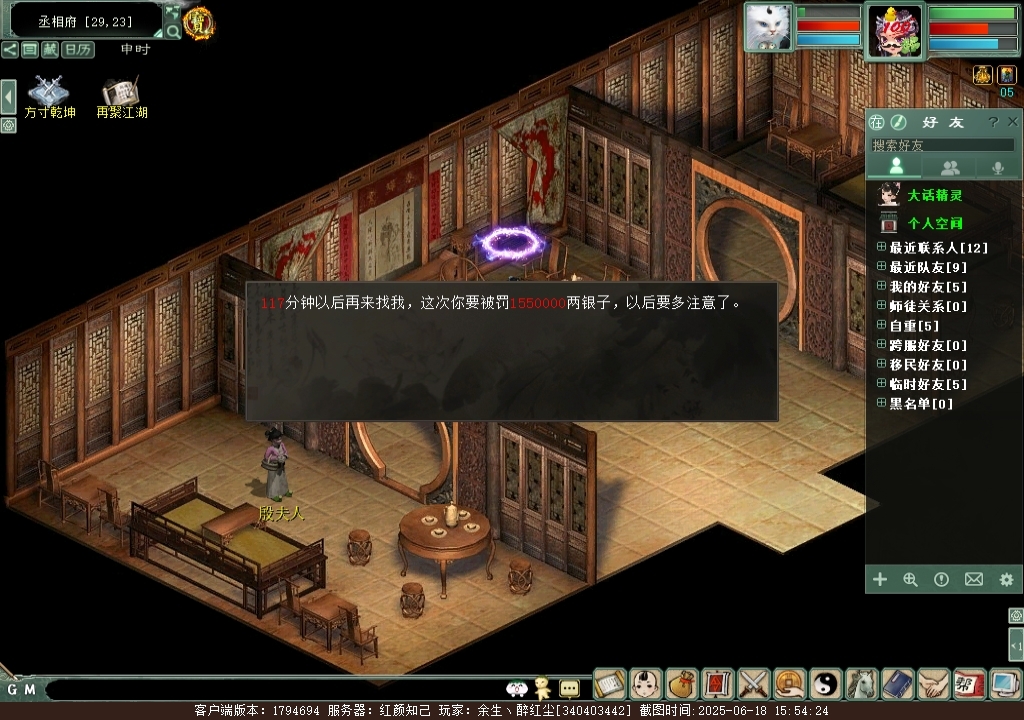Open the yin-yang skills icon
Image resolution: width=1024 pixels, height=720 pixels.
point(826,684)
